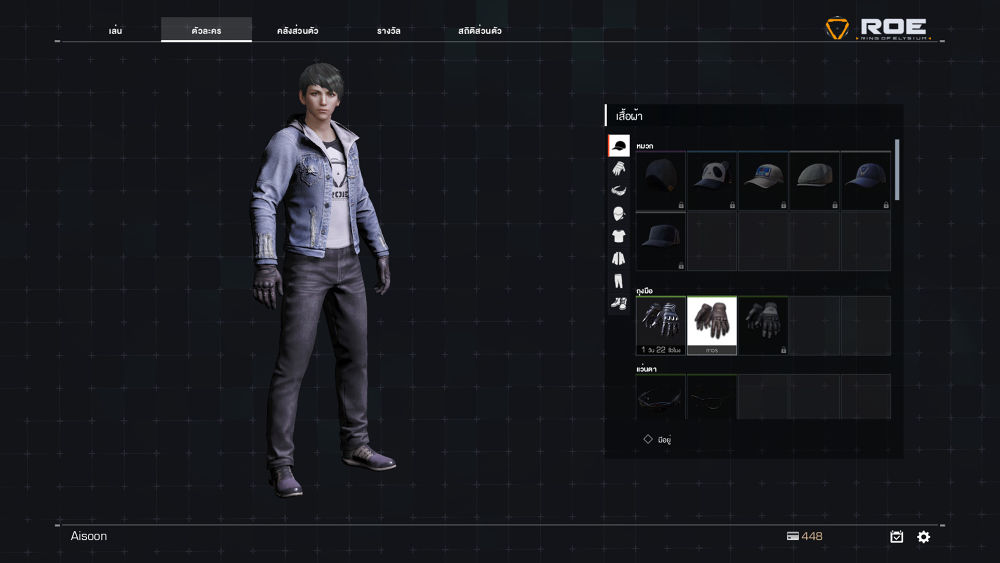Image resolution: width=1000 pixels, height=563 pixels.
Task: Open the calendar checklist icon
Action: point(897,537)
